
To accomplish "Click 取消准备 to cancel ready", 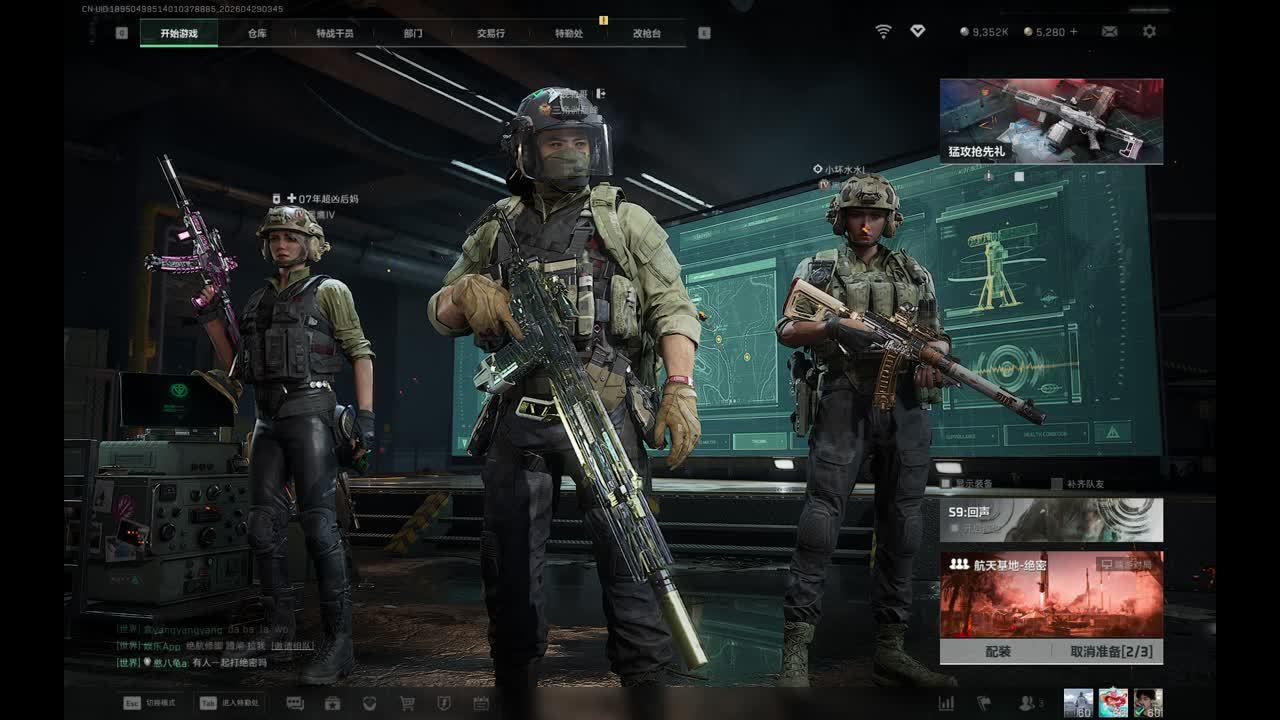I will pos(1111,652).
